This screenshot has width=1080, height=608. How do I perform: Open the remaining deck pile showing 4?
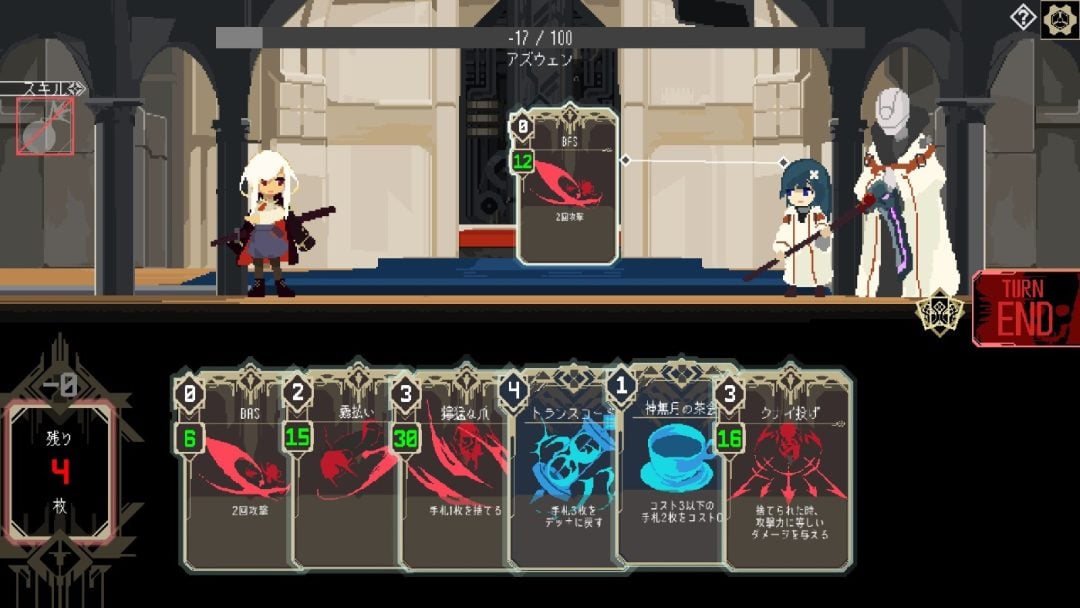(x=62, y=472)
